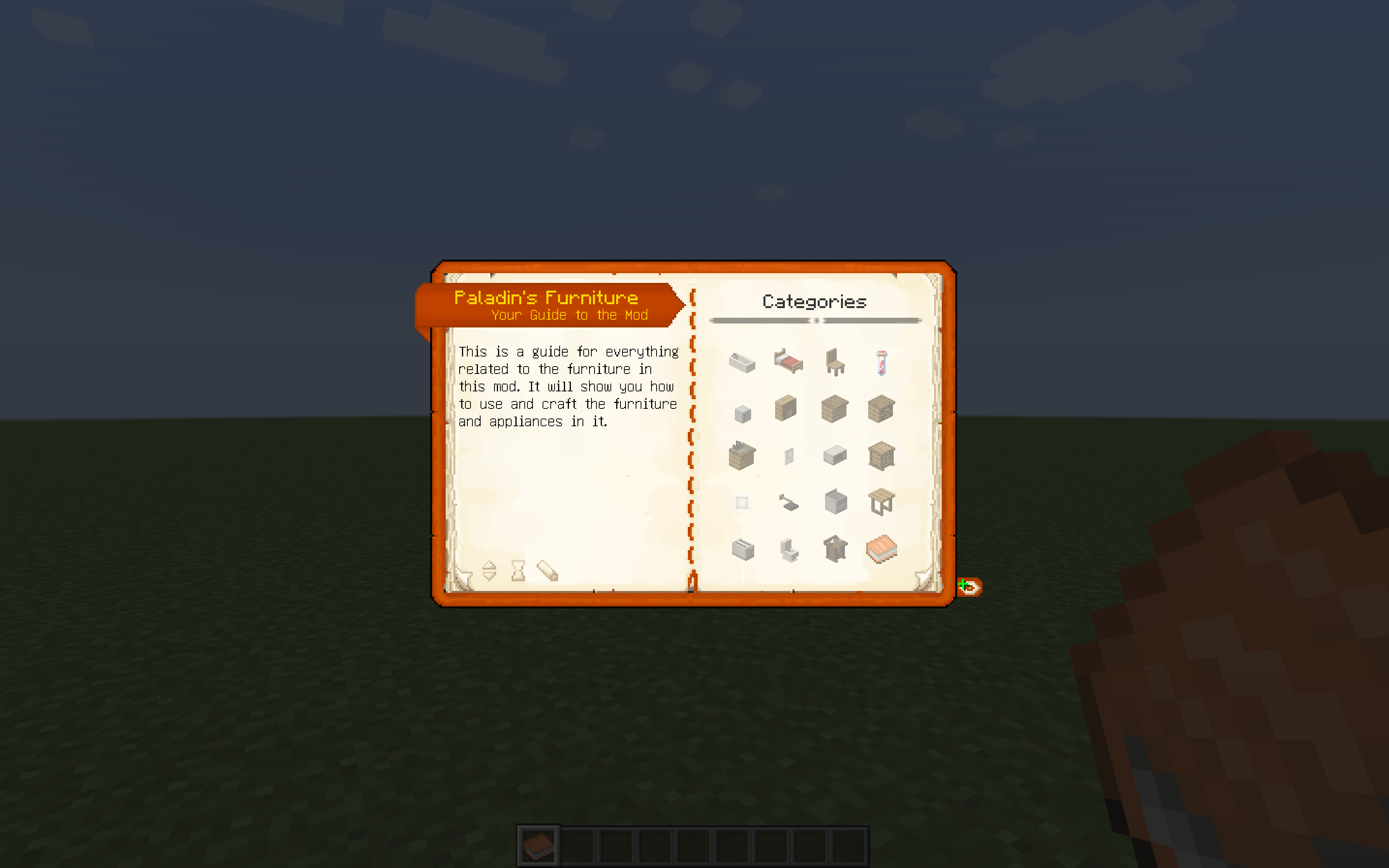The width and height of the screenshot is (1389, 868).
Task: Select the Bed category icon
Action: coord(788,362)
